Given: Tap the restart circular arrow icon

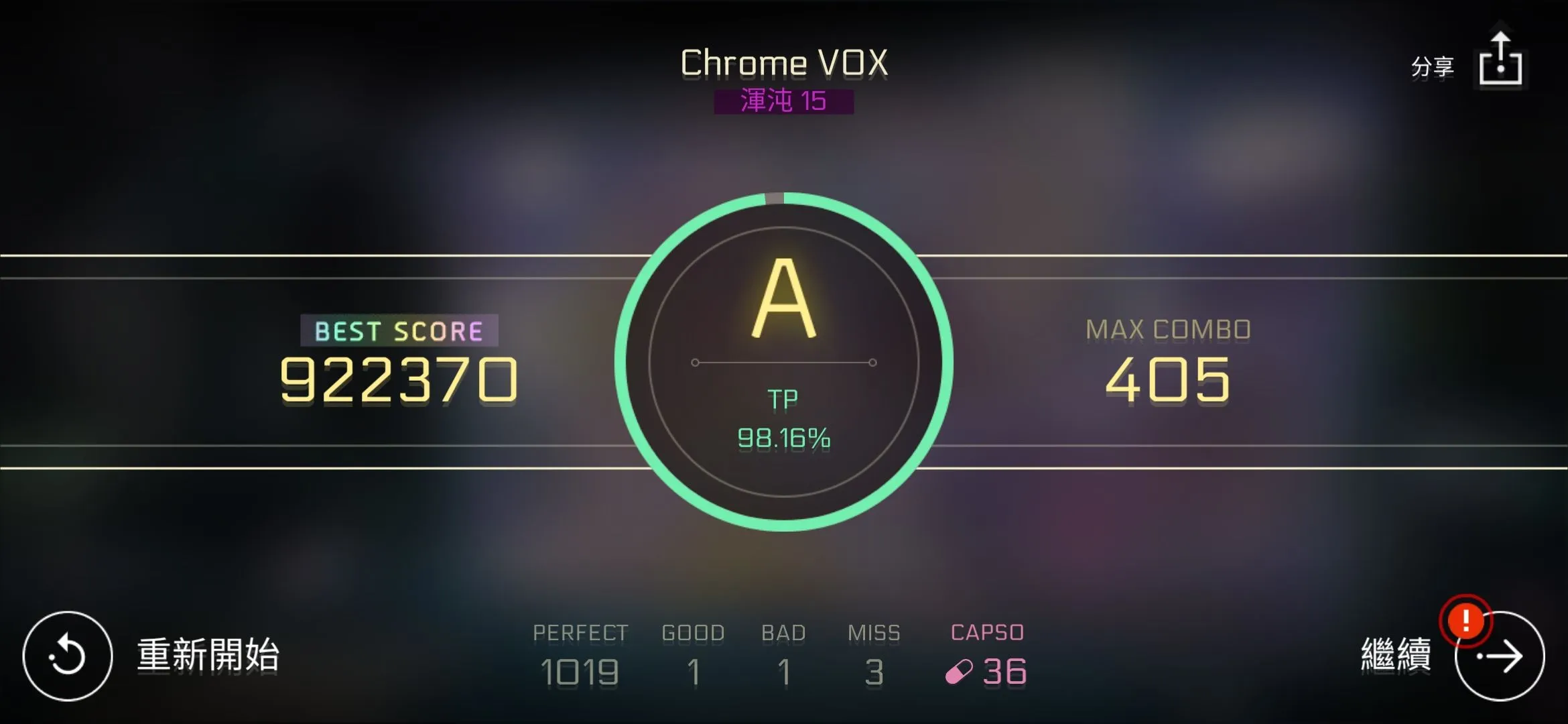Looking at the screenshot, I should [67, 656].
